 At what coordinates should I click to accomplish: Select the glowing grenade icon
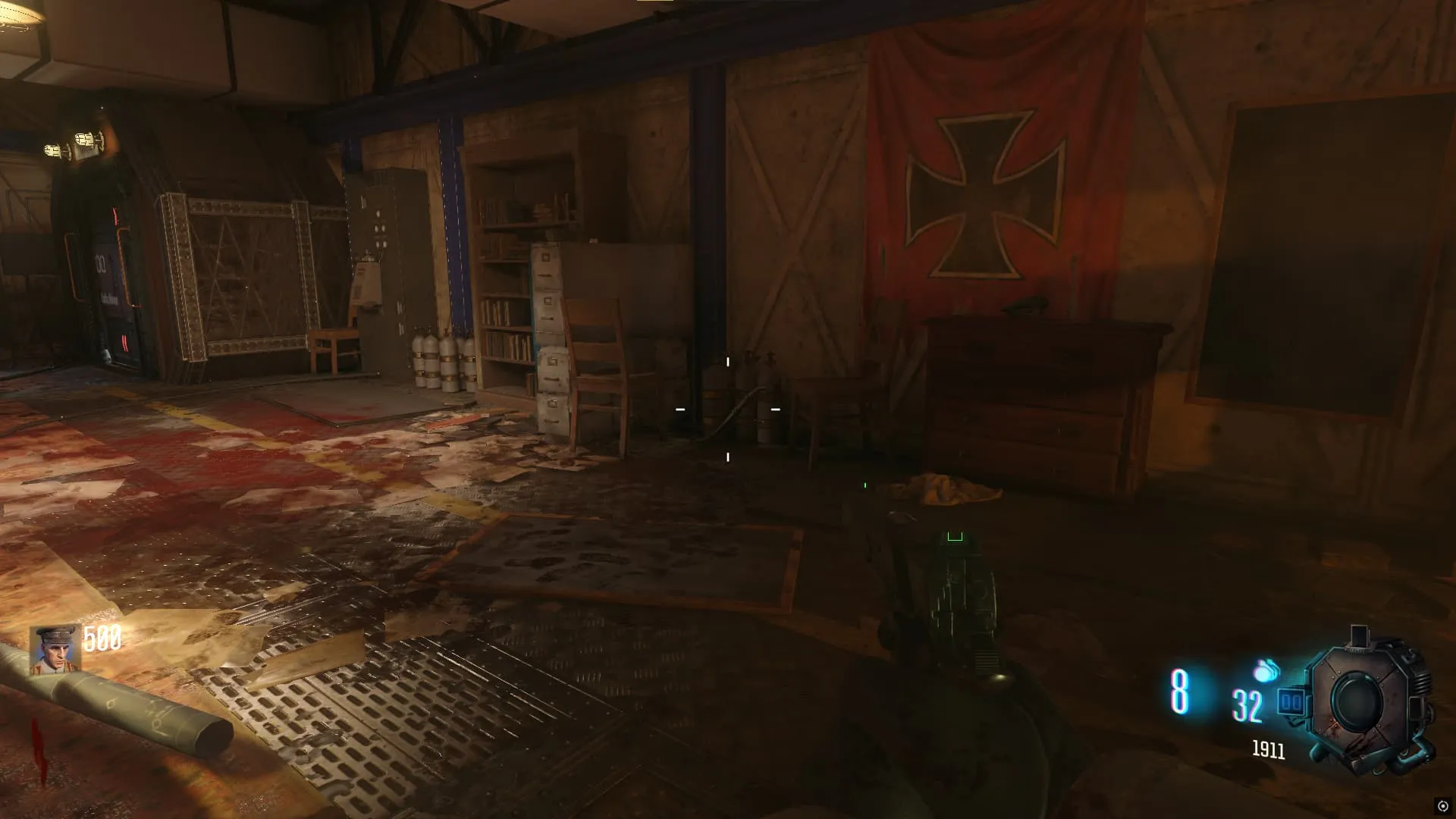[x=1266, y=670]
